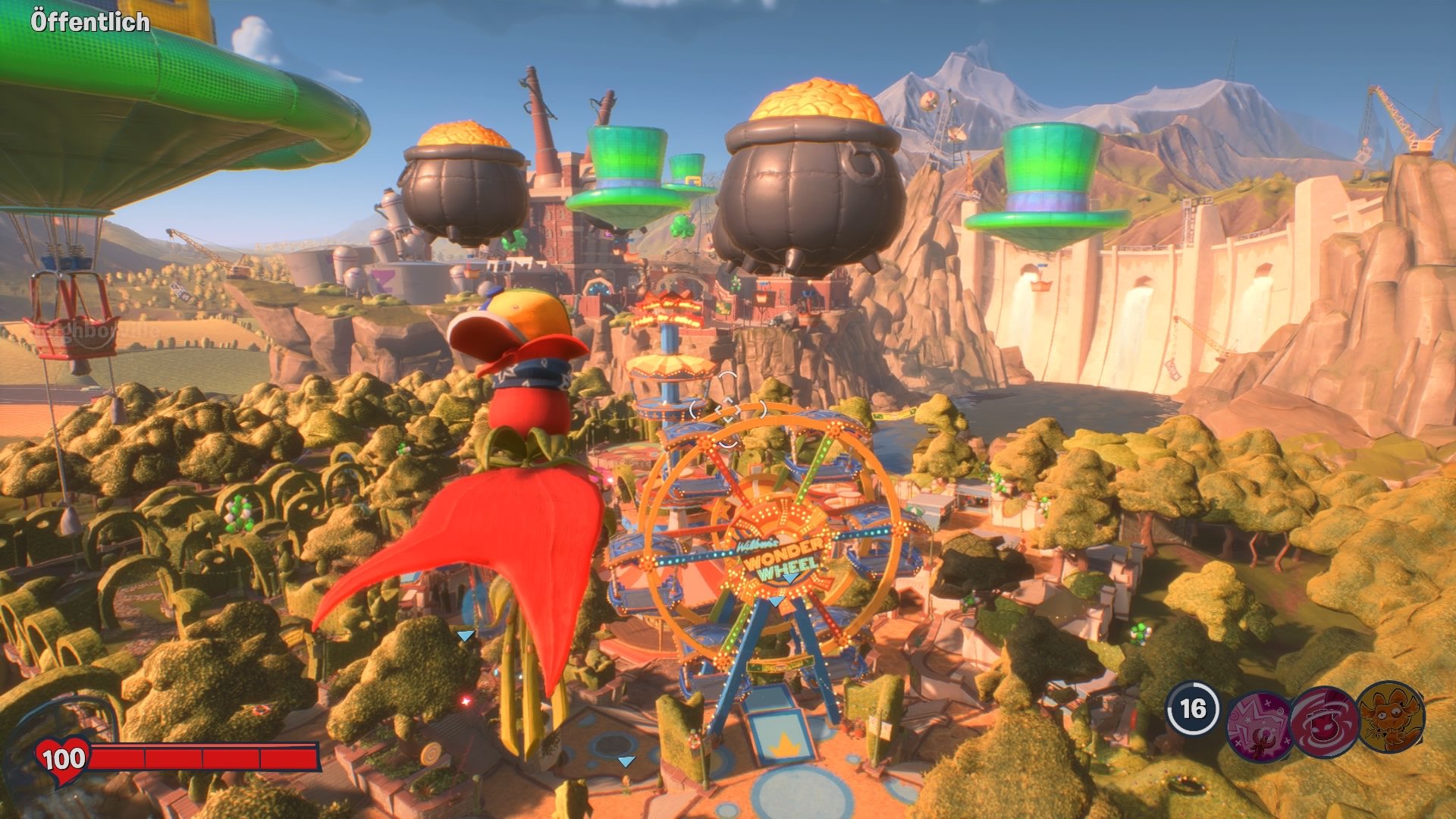1456x819 pixels.
Task: Select the ability slot on 16-second cooldown
Action: pyautogui.click(x=1192, y=709)
